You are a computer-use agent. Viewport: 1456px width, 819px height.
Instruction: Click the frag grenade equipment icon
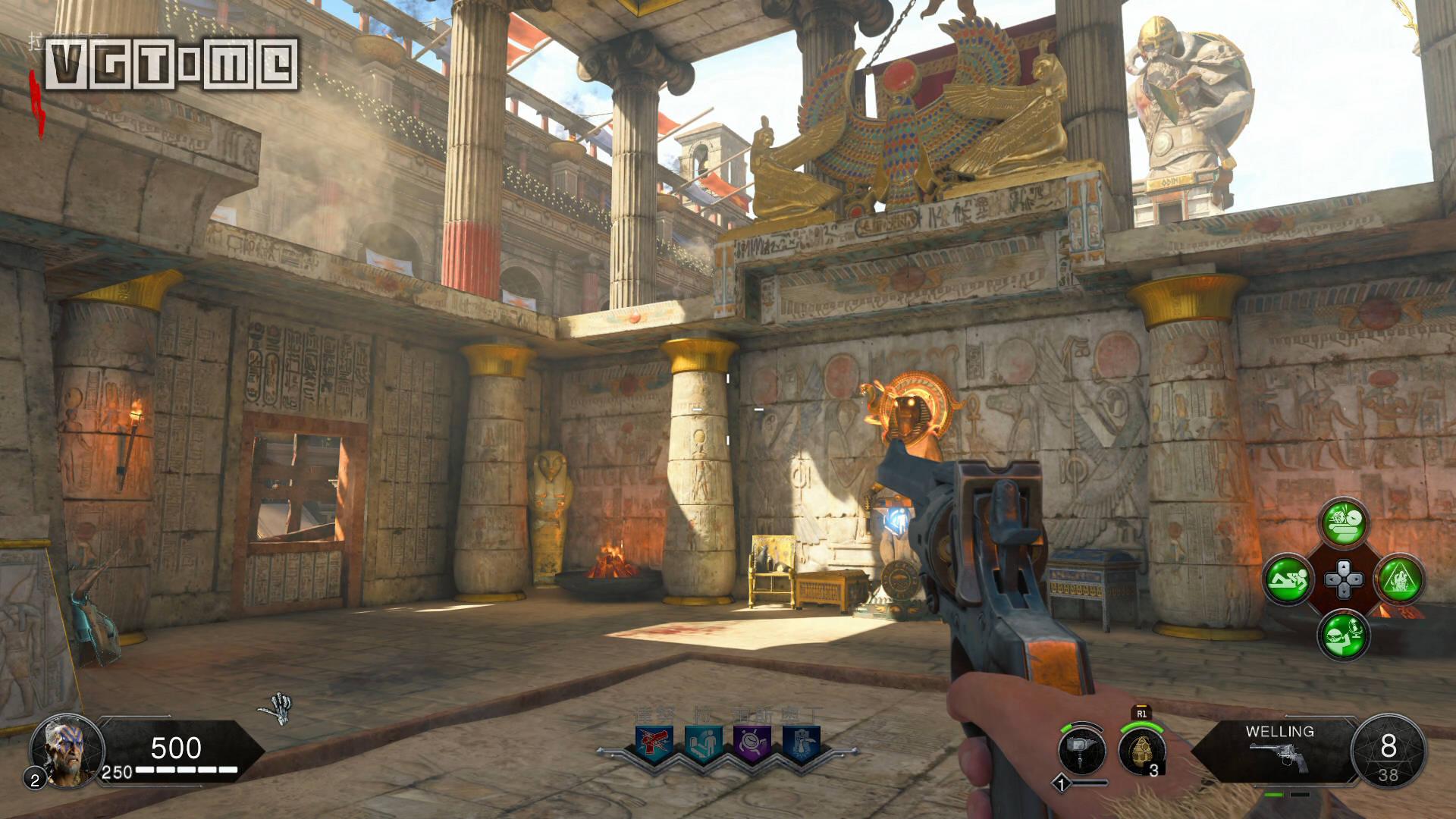point(1141,751)
